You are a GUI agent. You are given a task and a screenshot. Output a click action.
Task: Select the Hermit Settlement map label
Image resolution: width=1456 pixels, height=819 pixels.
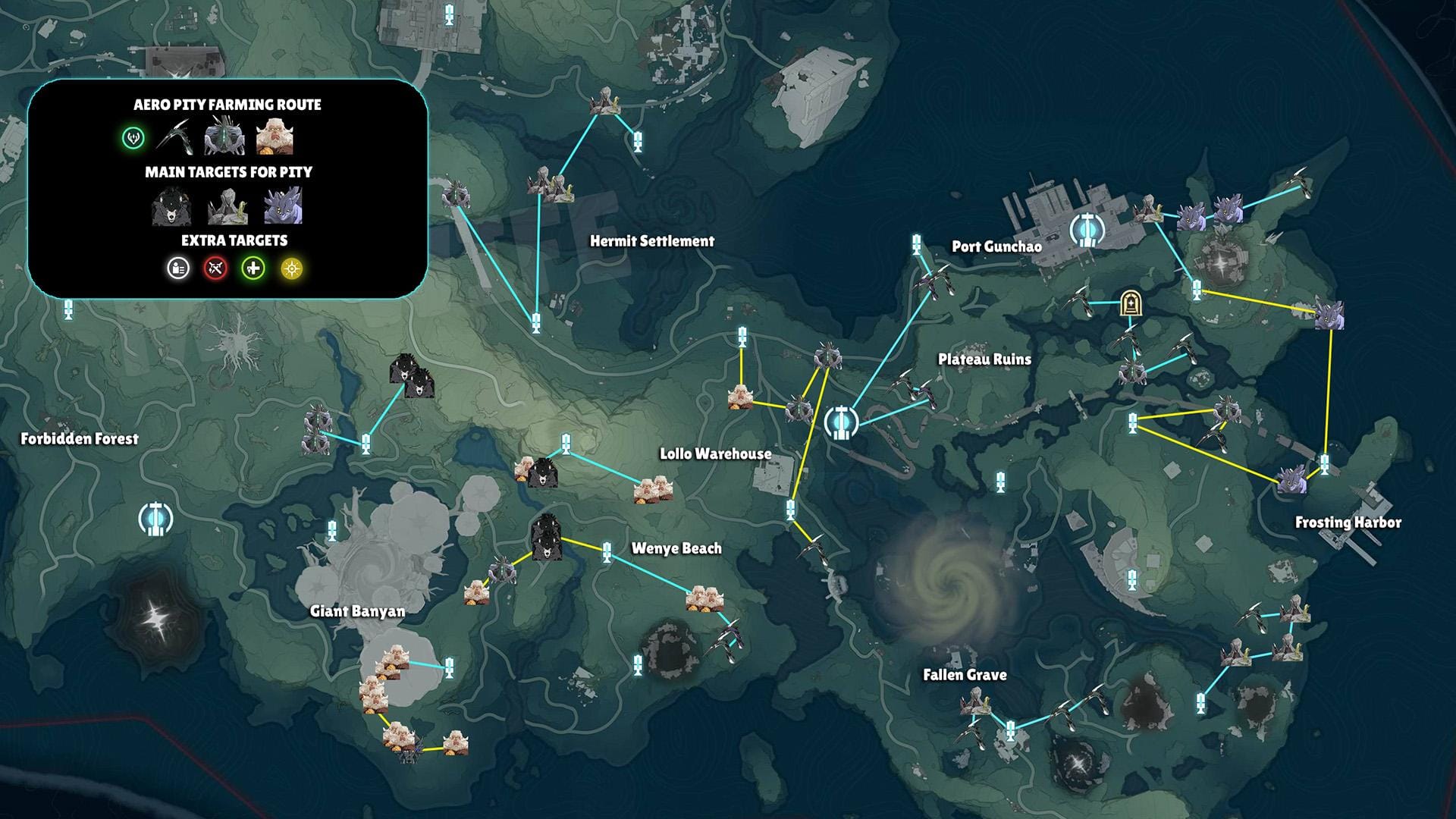[x=652, y=241]
